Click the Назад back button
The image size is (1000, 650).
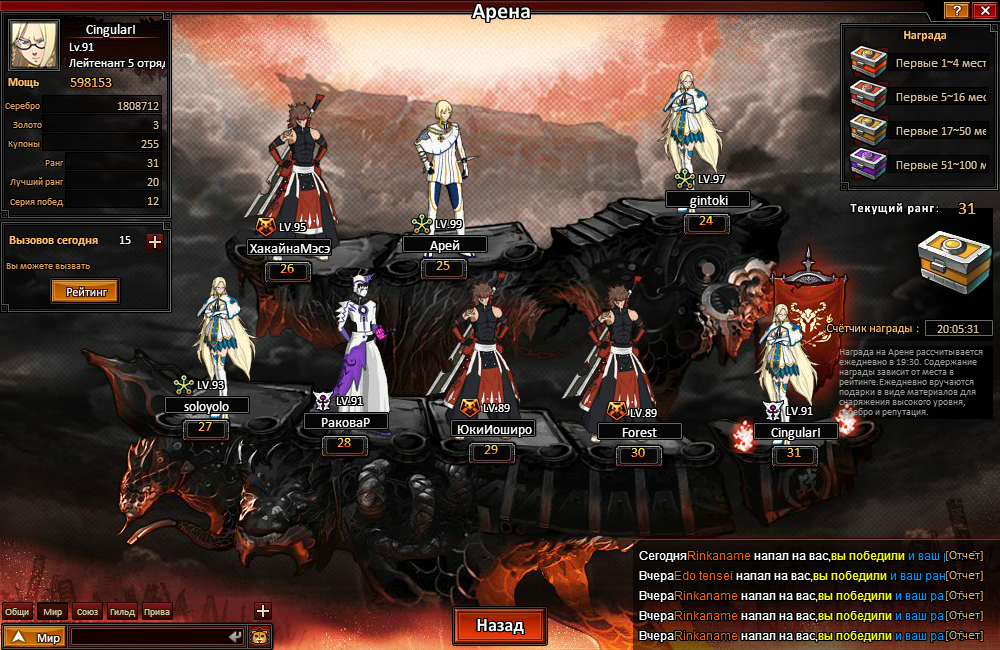[499, 626]
